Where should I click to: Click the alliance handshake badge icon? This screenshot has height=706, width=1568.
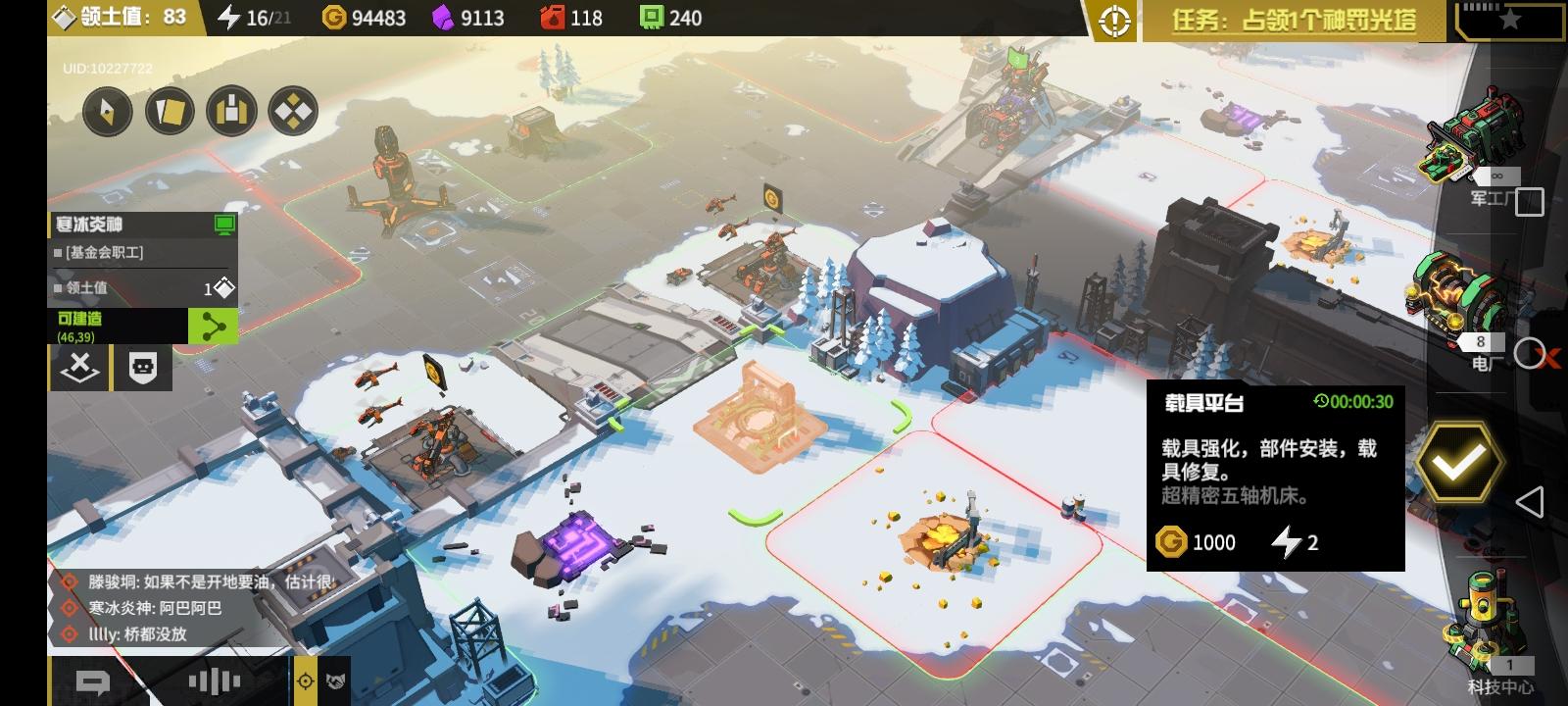click(x=336, y=681)
